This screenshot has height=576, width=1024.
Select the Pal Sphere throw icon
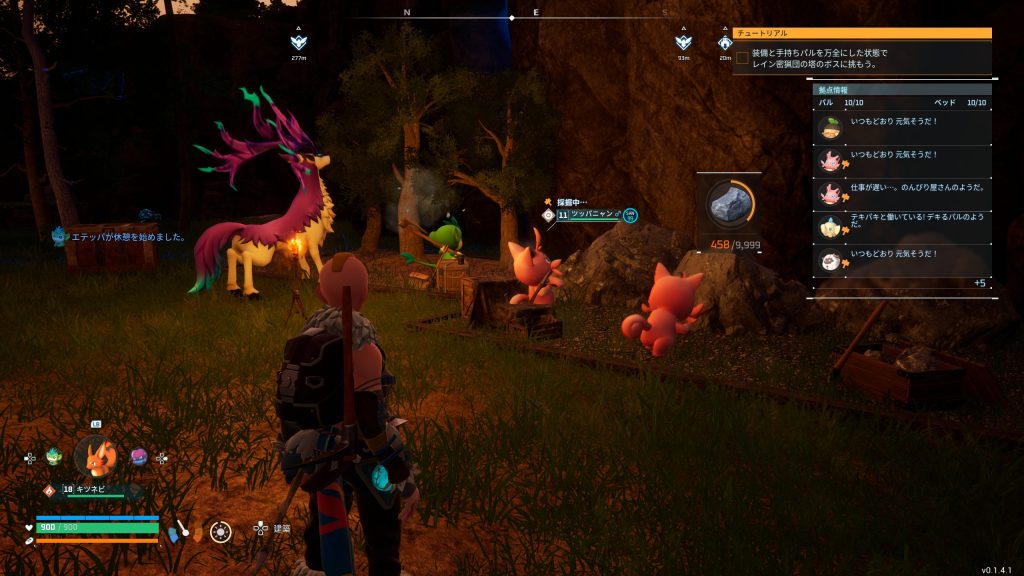tap(221, 532)
